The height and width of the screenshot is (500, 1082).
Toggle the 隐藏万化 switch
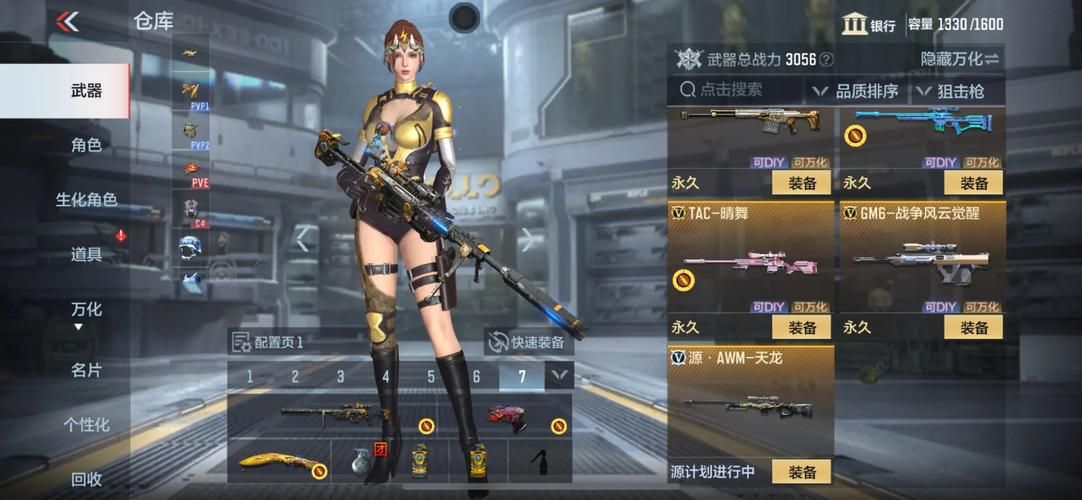click(960, 59)
